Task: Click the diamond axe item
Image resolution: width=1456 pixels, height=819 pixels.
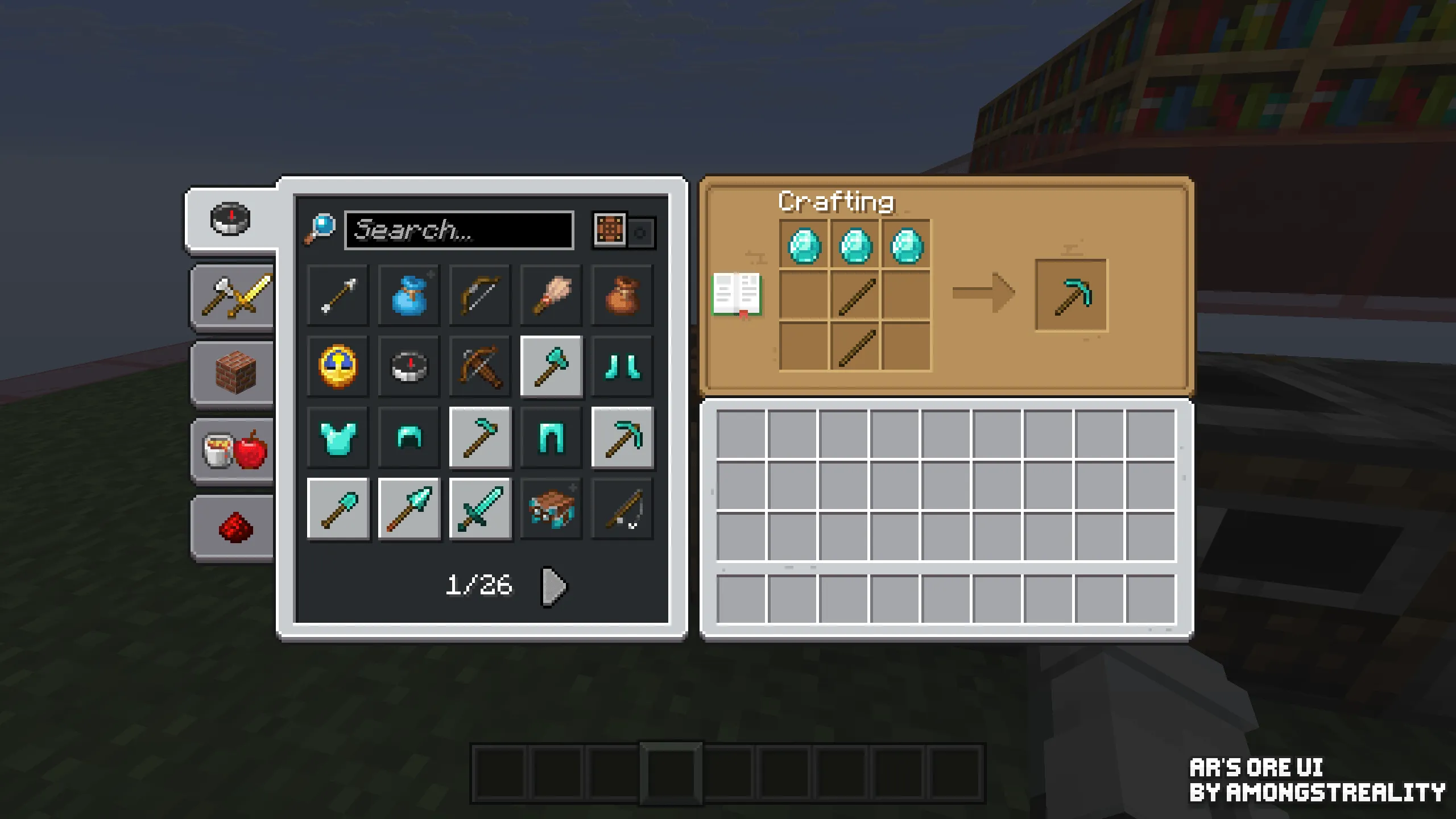Action: point(551,366)
